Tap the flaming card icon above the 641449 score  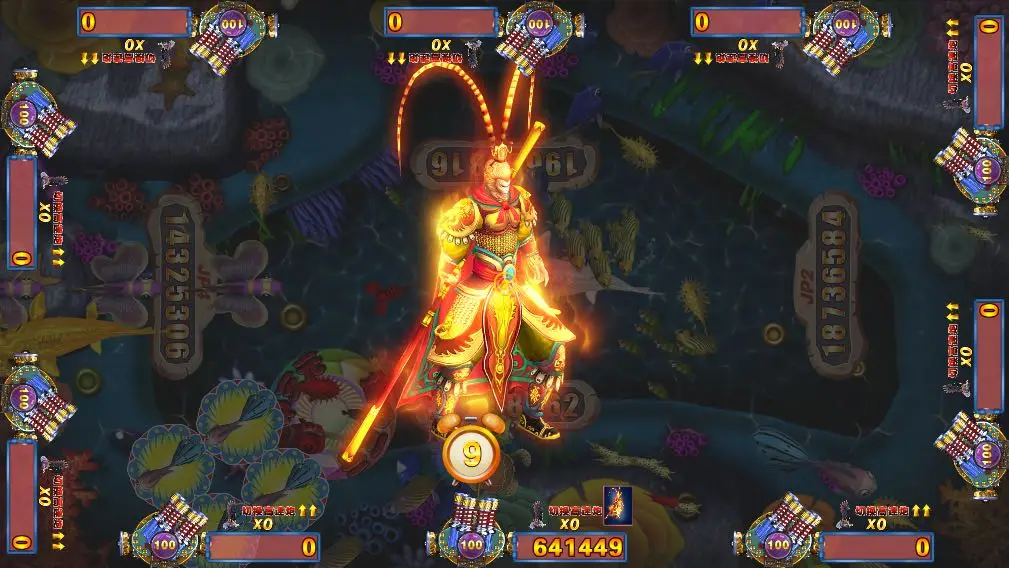point(615,507)
